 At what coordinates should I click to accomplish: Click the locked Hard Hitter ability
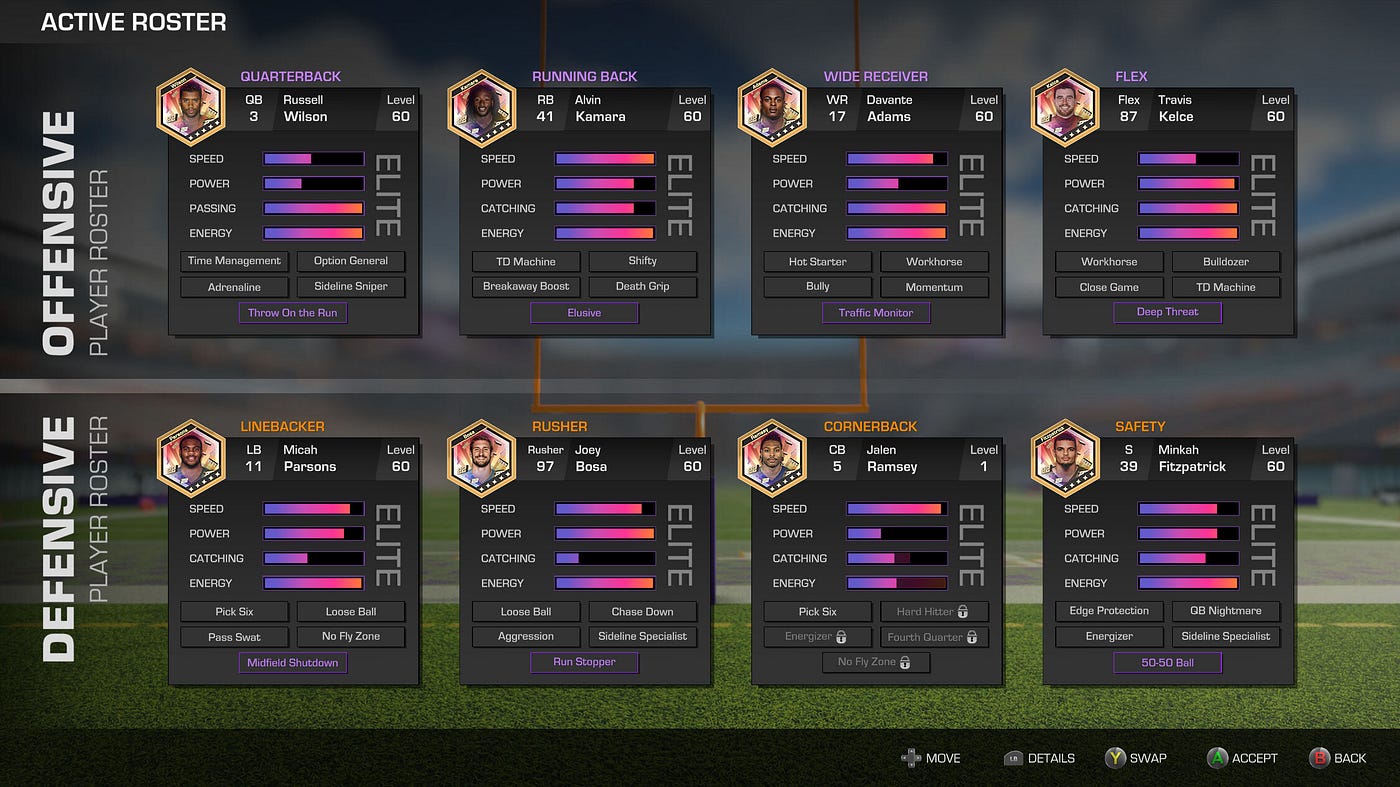point(934,611)
